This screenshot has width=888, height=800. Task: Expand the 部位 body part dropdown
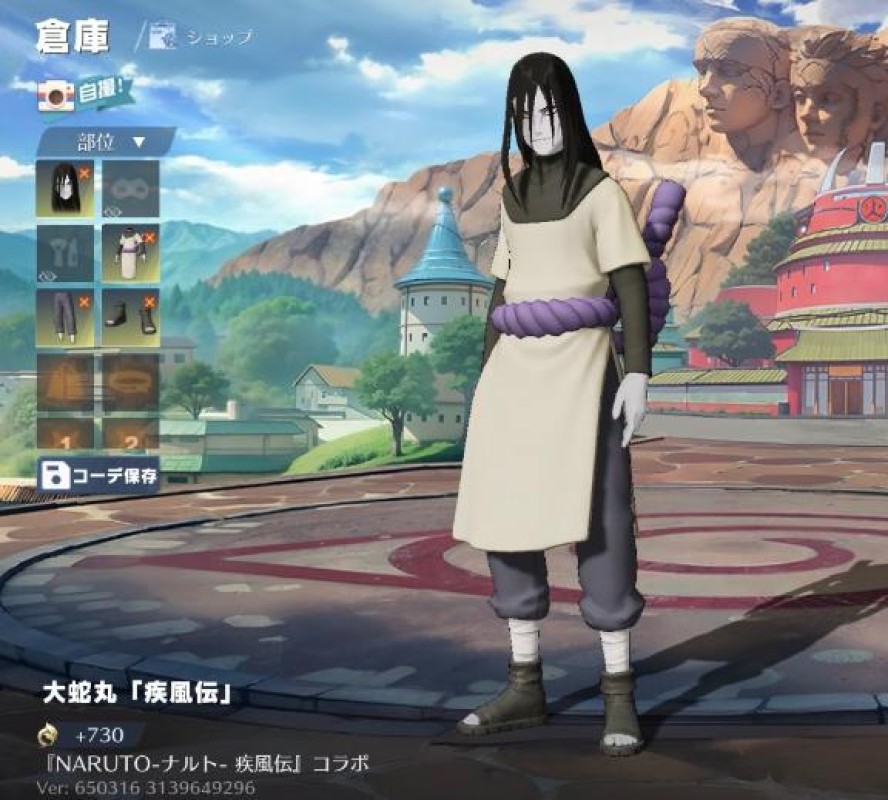(x=106, y=141)
